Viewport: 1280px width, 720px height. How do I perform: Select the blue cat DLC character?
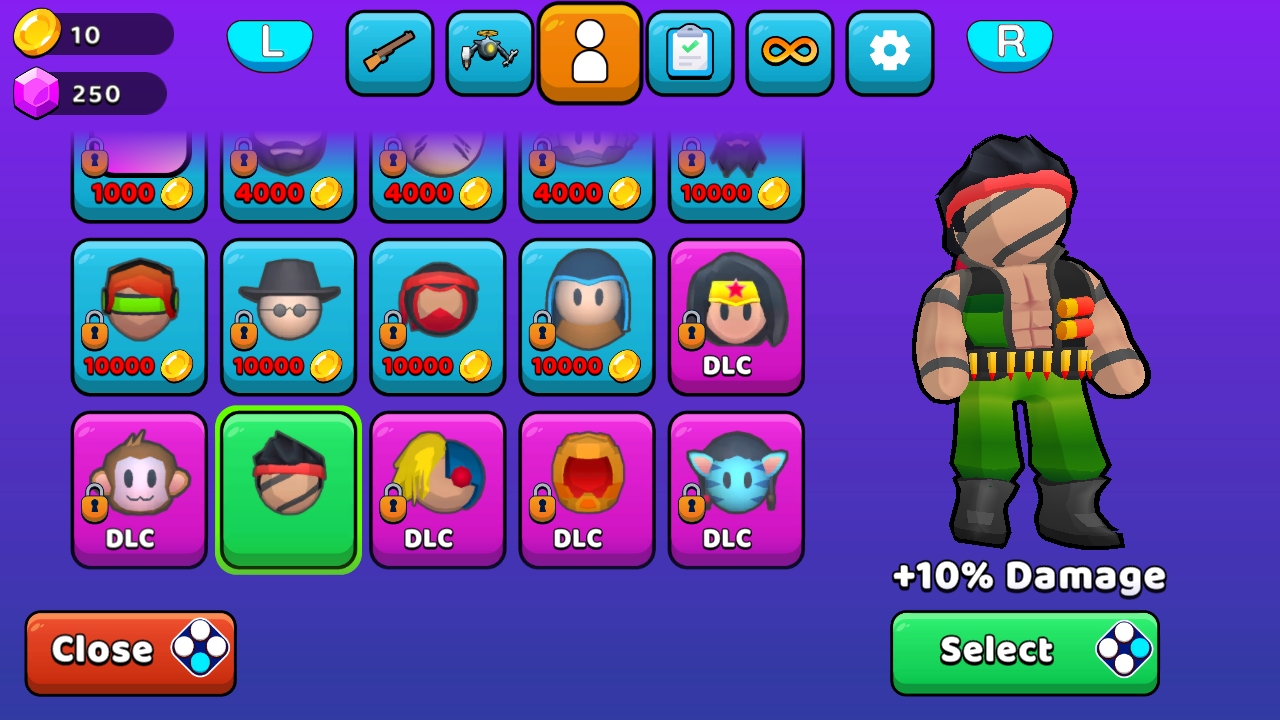coord(736,489)
